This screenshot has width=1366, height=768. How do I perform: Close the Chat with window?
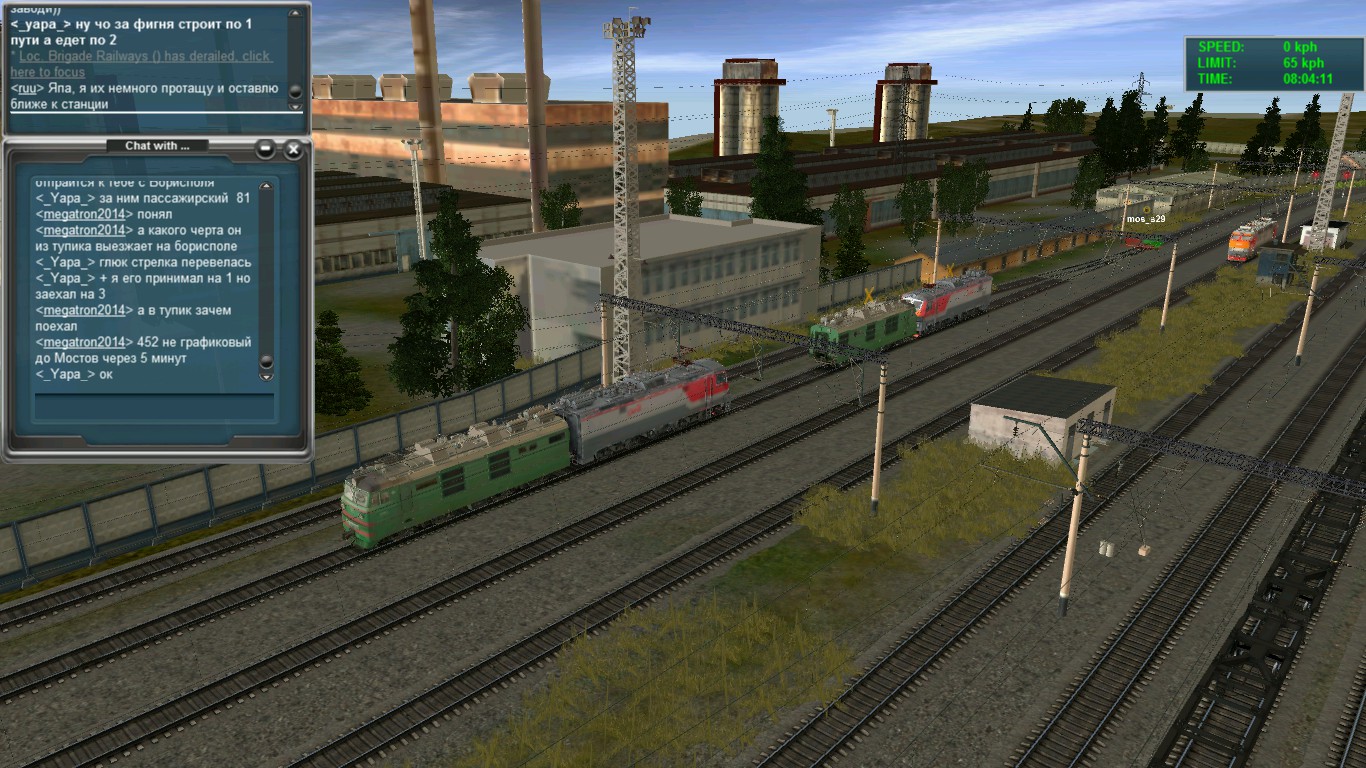293,149
